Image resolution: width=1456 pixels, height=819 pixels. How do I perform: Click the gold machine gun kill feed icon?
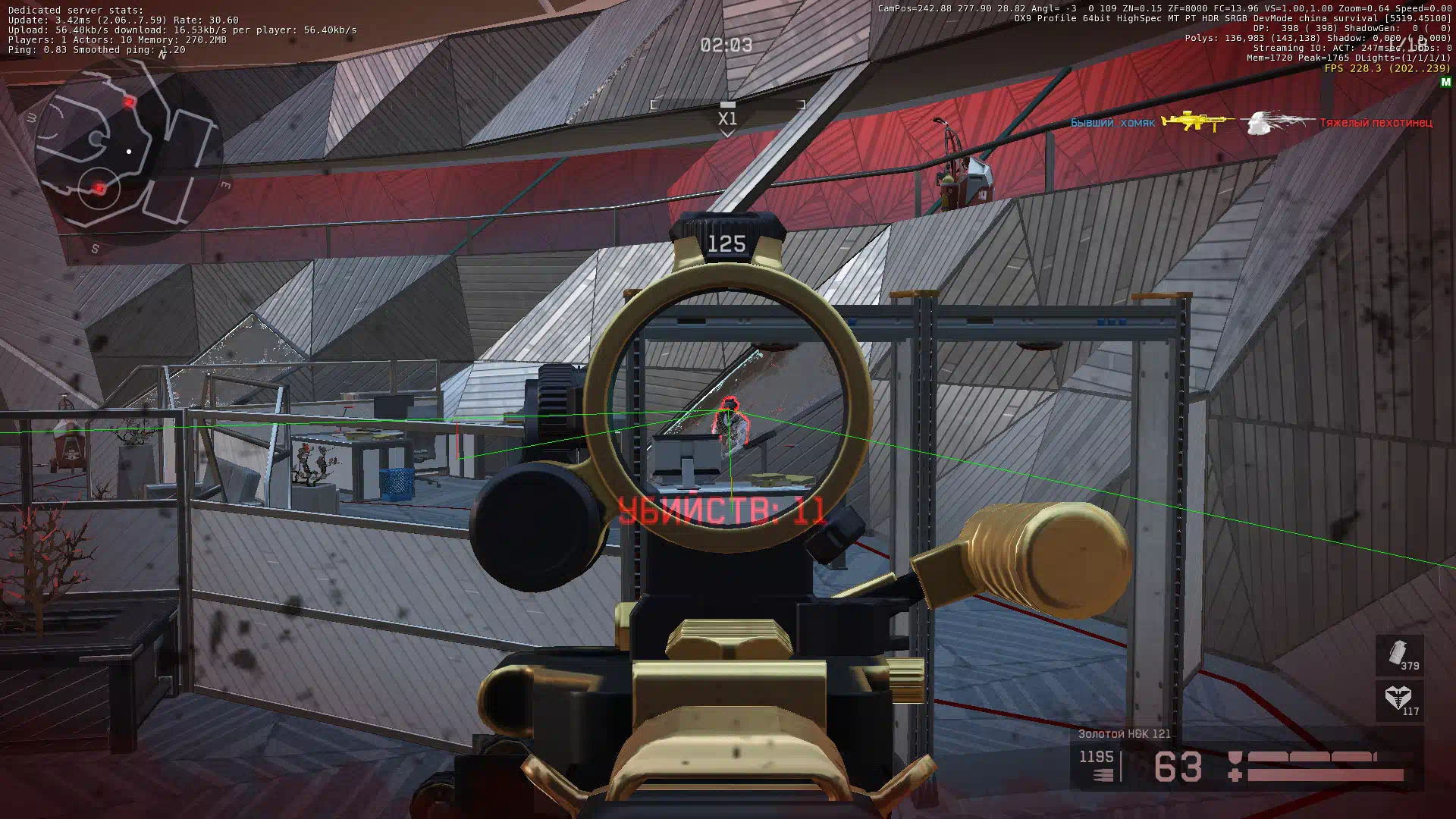[x=1197, y=121]
